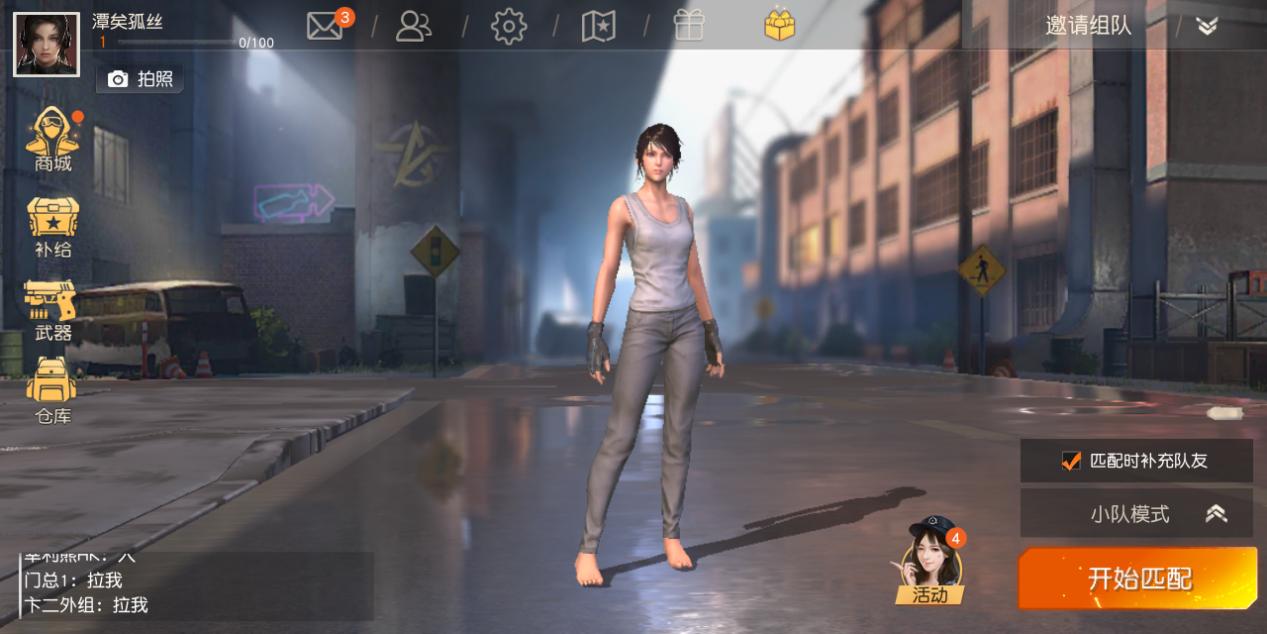Open the yellow gift box rewards
The width and height of the screenshot is (1267, 634).
[x=780, y=25]
